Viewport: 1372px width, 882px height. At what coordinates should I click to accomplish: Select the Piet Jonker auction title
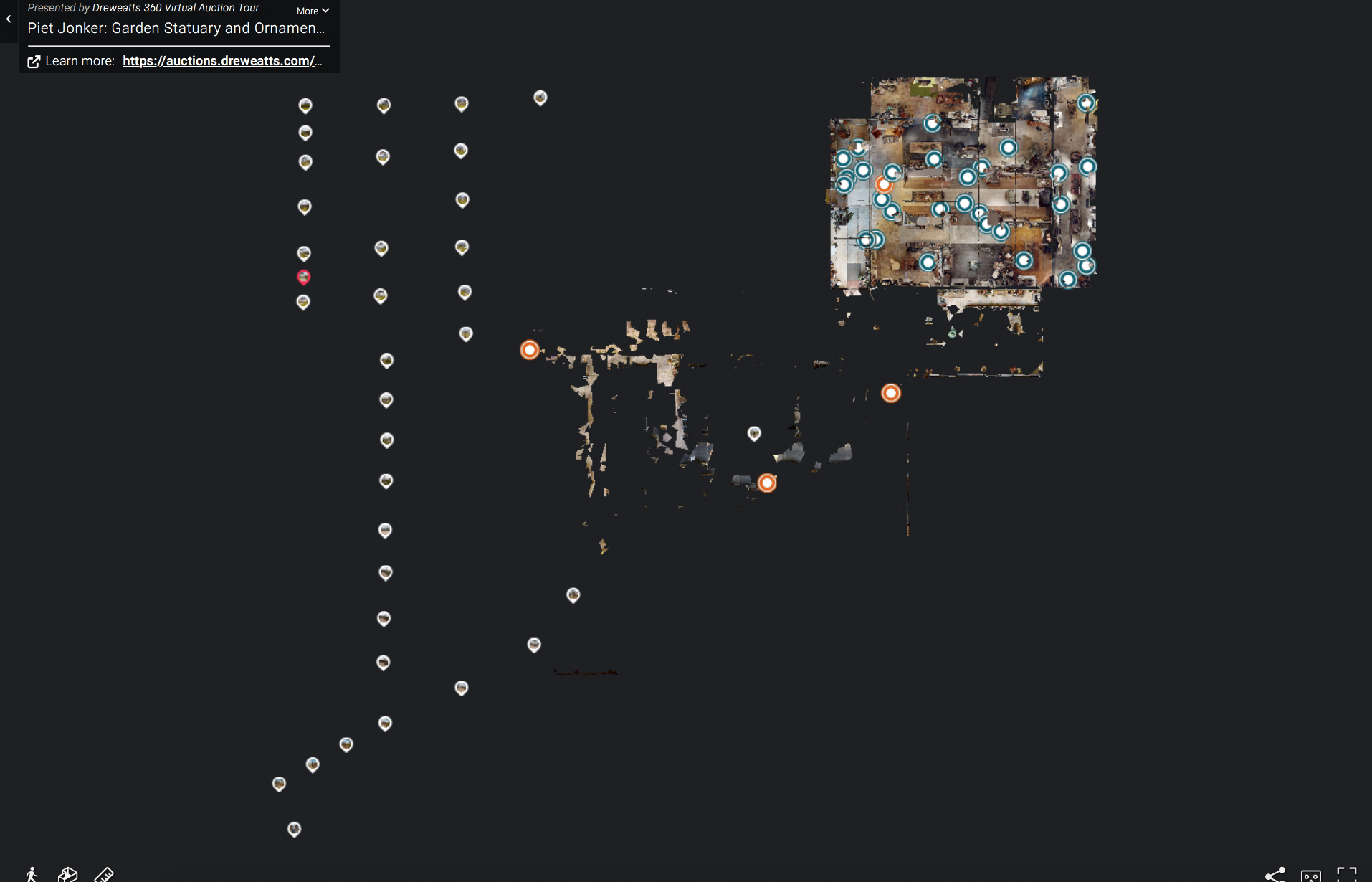tap(175, 29)
